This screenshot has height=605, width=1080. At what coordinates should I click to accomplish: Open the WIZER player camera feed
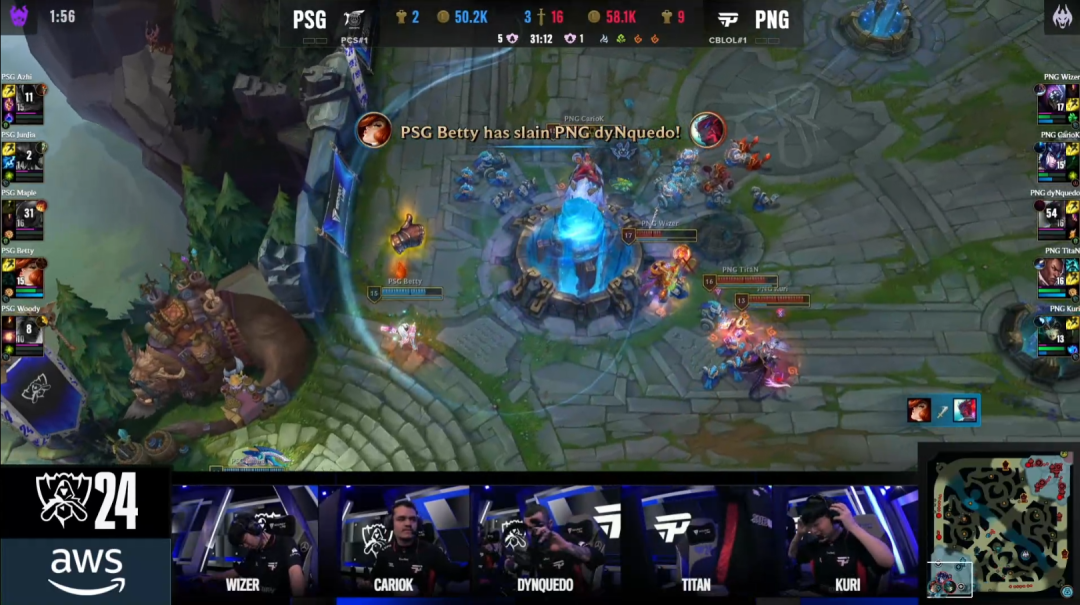[x=244, y=540]
